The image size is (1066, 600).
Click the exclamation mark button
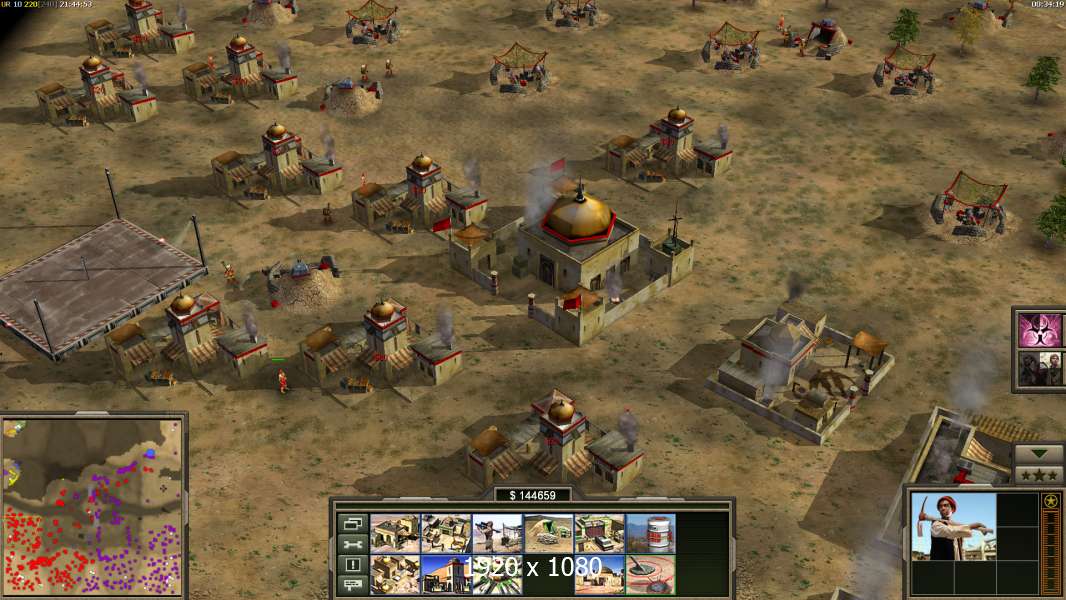click(352, 565)
